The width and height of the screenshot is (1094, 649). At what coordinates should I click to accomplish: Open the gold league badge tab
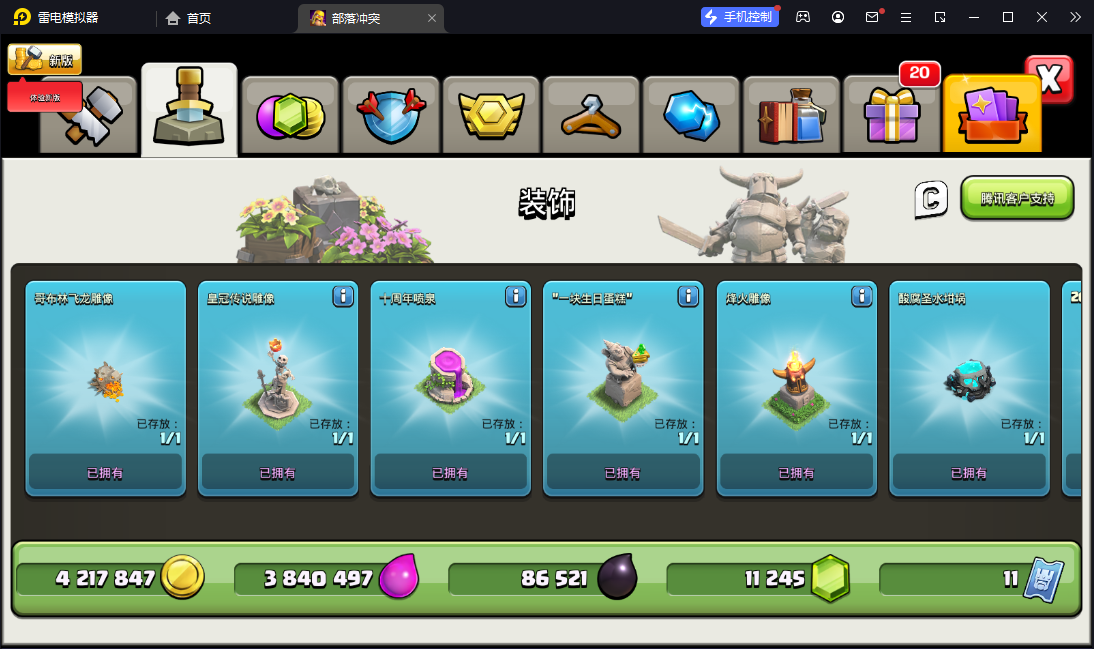click(x=491, y=115)
